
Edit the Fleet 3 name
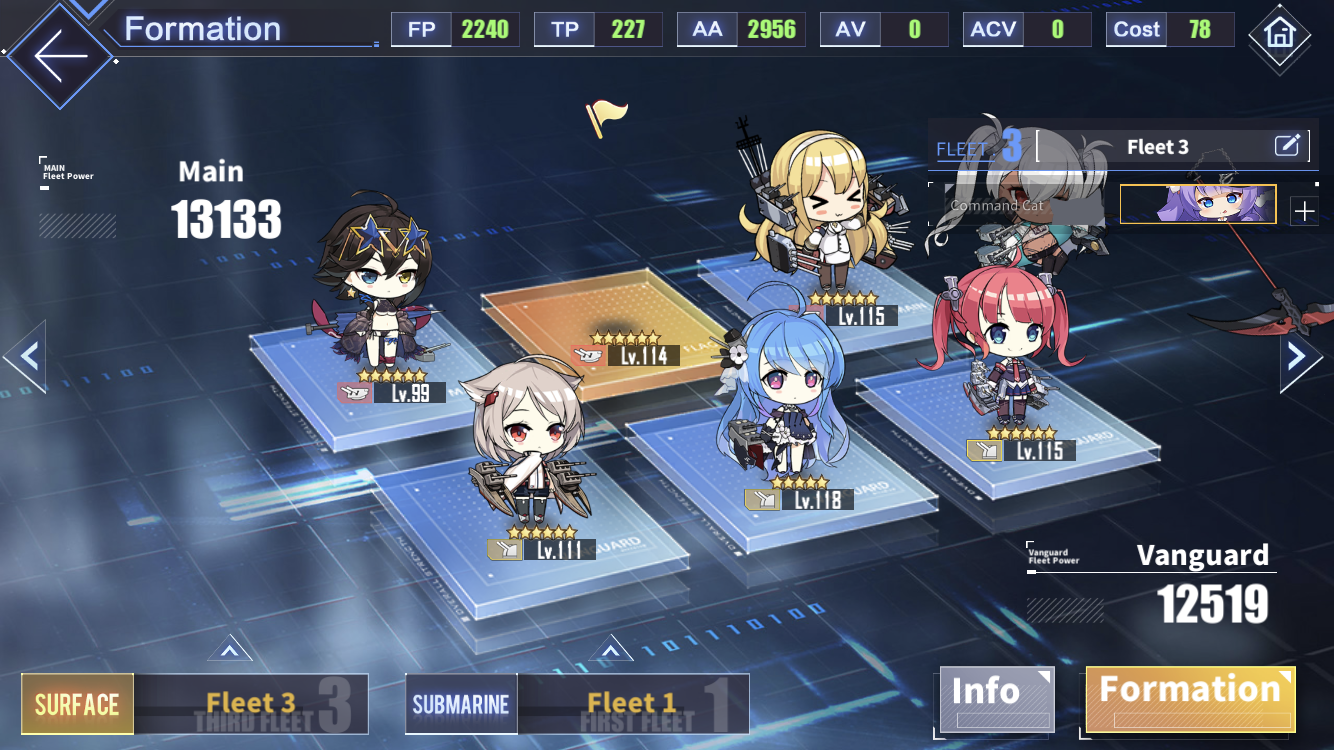1287,147
